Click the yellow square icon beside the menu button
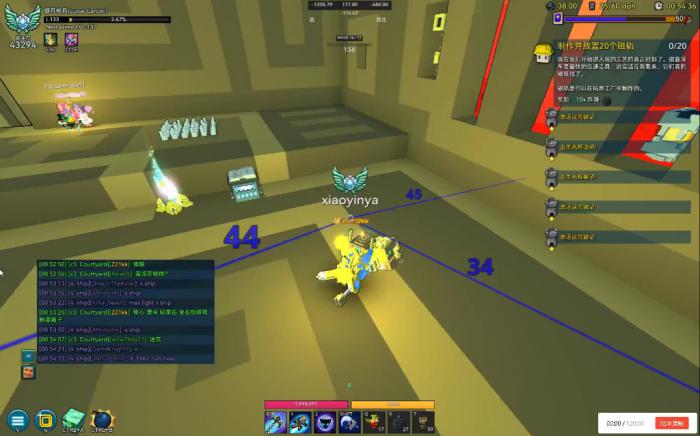 (x=45, y=419)
